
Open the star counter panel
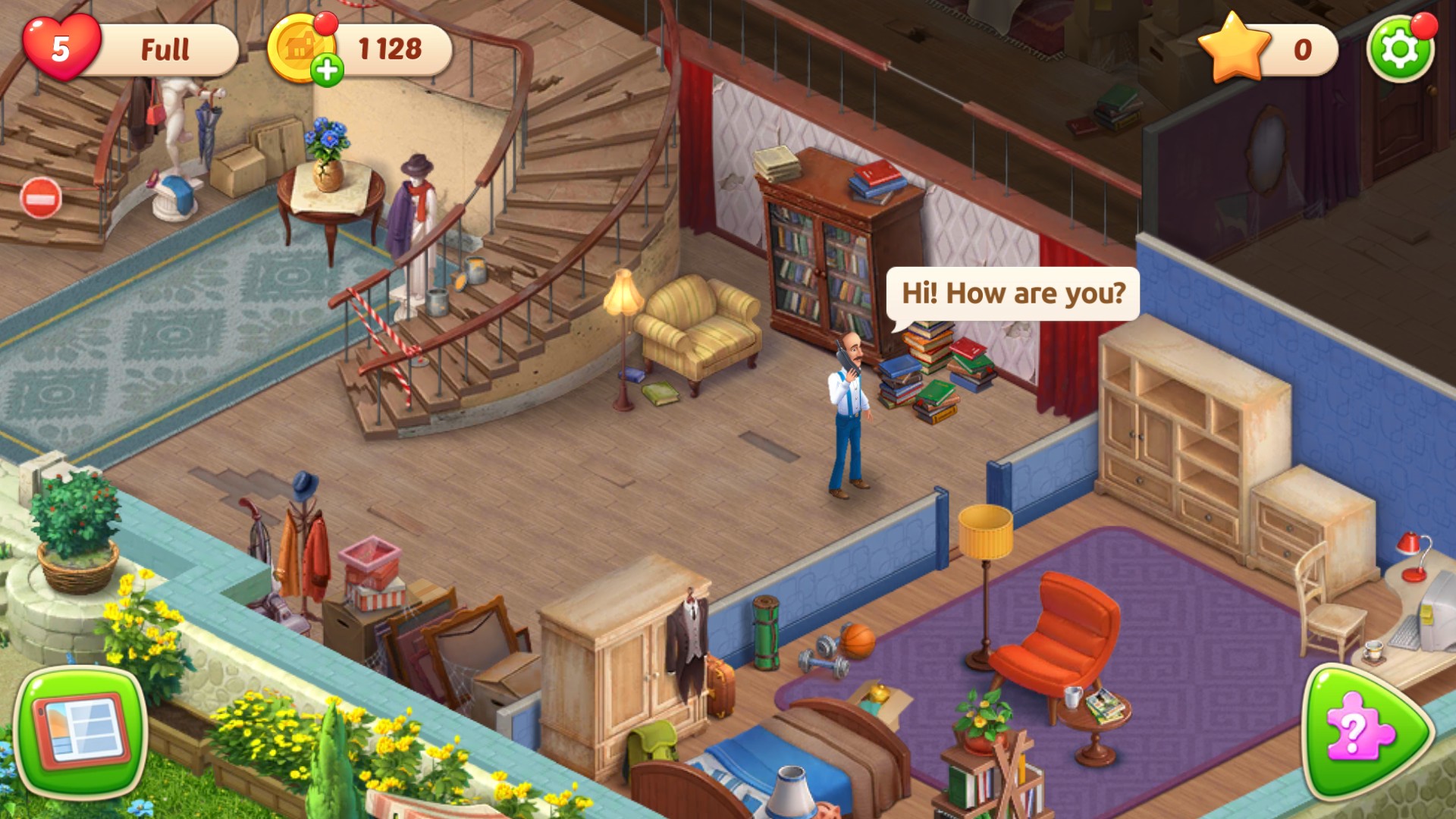click(1268, 50)
